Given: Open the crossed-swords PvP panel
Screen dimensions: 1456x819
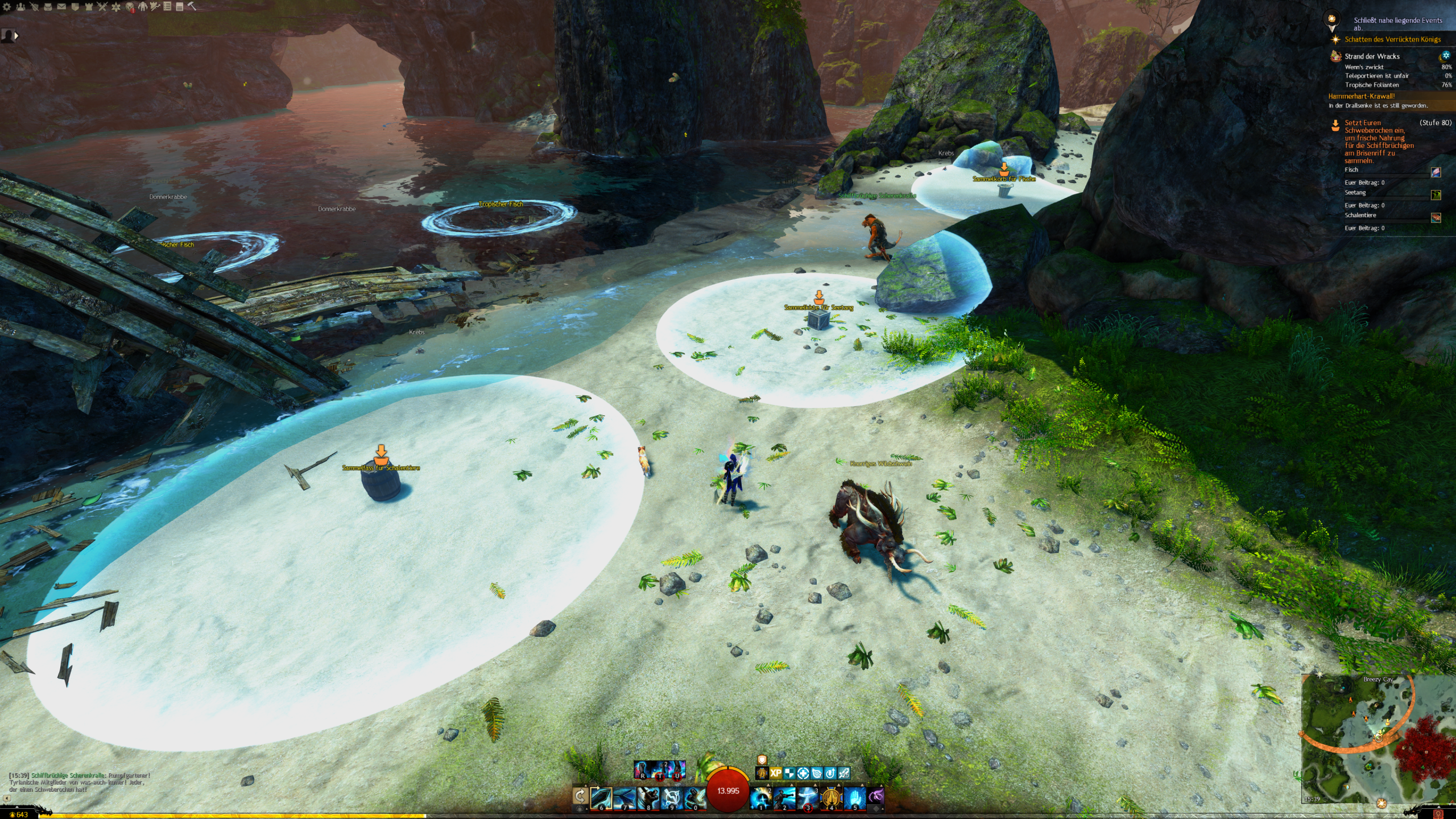Looking at the screenshot, I should 102,7.
